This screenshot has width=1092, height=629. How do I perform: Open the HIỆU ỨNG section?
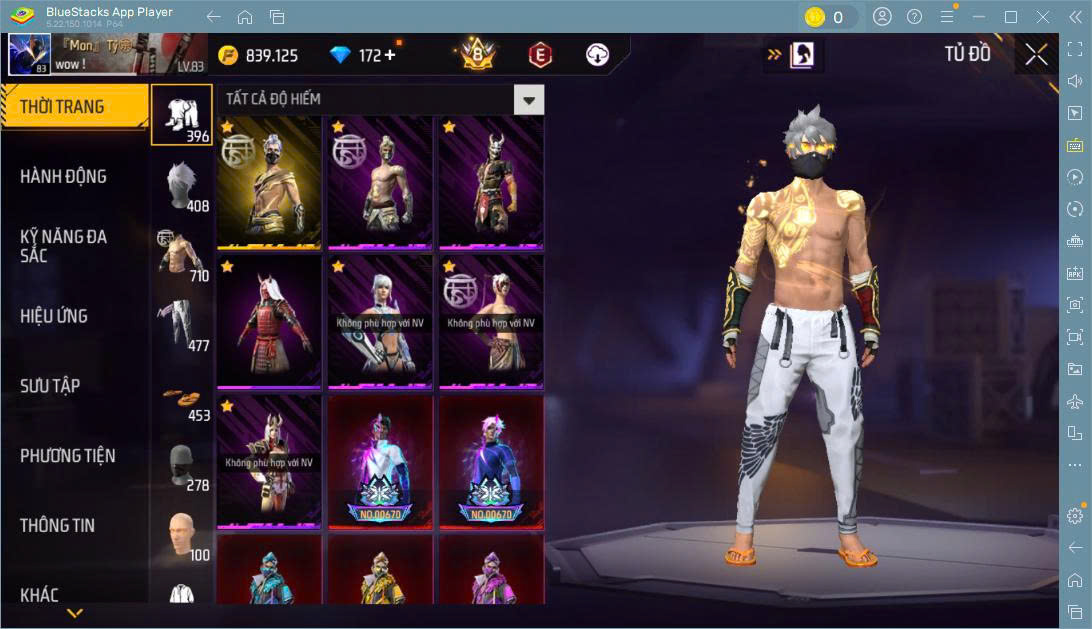[54, 316]
